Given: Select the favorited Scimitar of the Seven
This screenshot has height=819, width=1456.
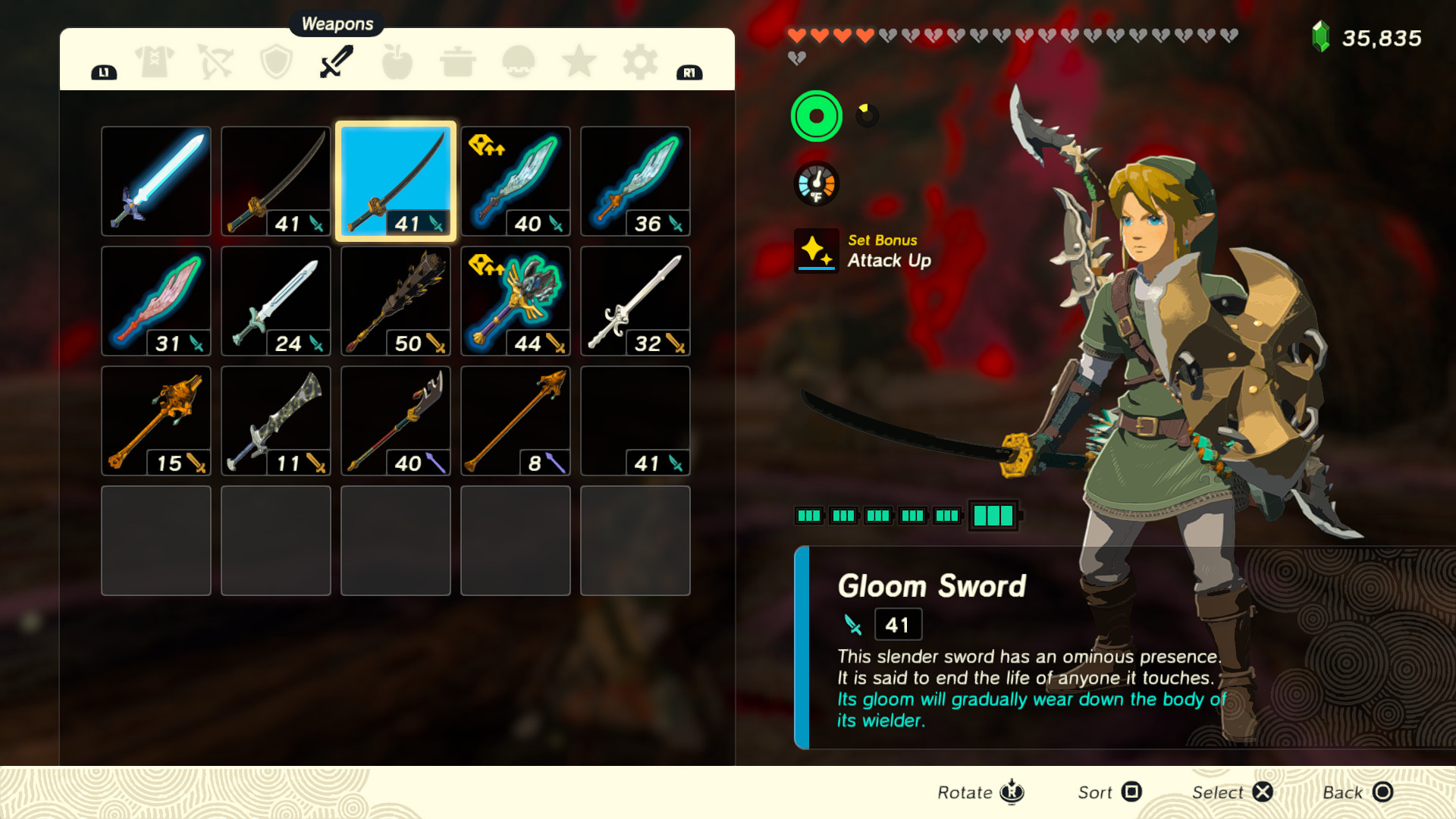Looking at the screenshot, I should coord(515,179).
